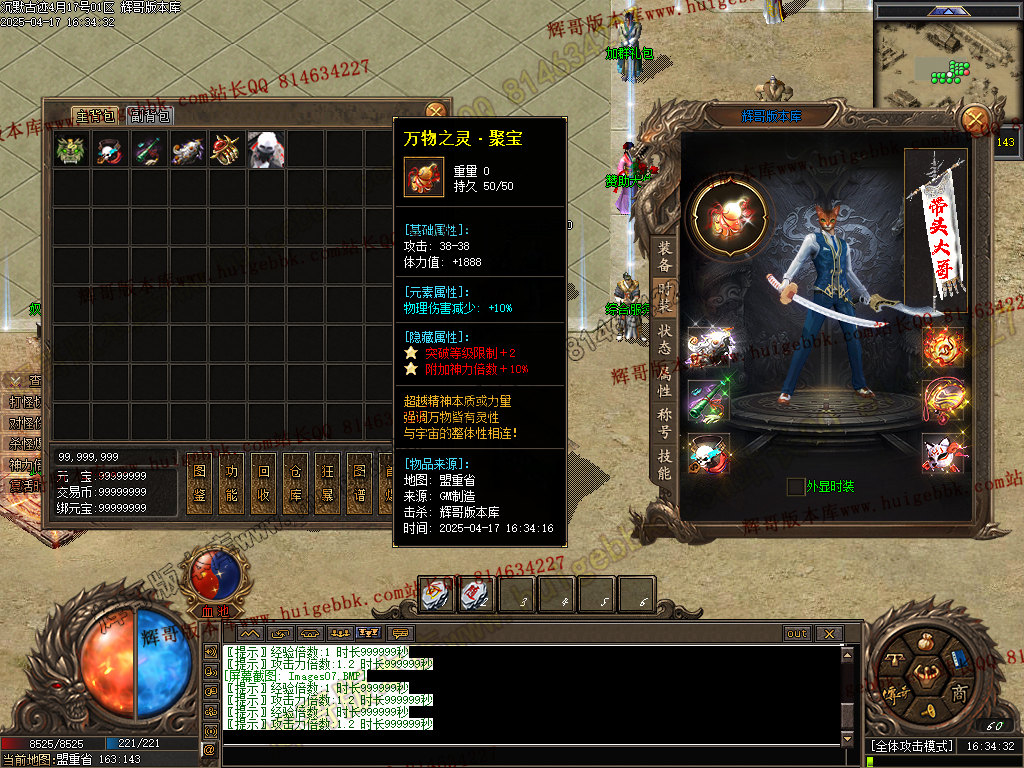
Task: Toggle the 外显时装 checkbox
Action: coord(796,487)
